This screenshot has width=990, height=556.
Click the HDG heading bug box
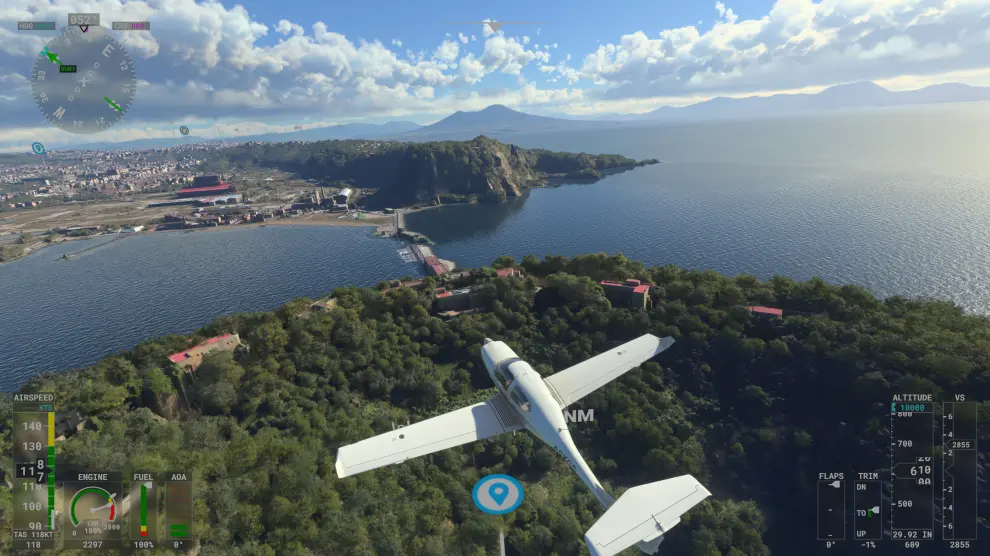click(36, 26)
